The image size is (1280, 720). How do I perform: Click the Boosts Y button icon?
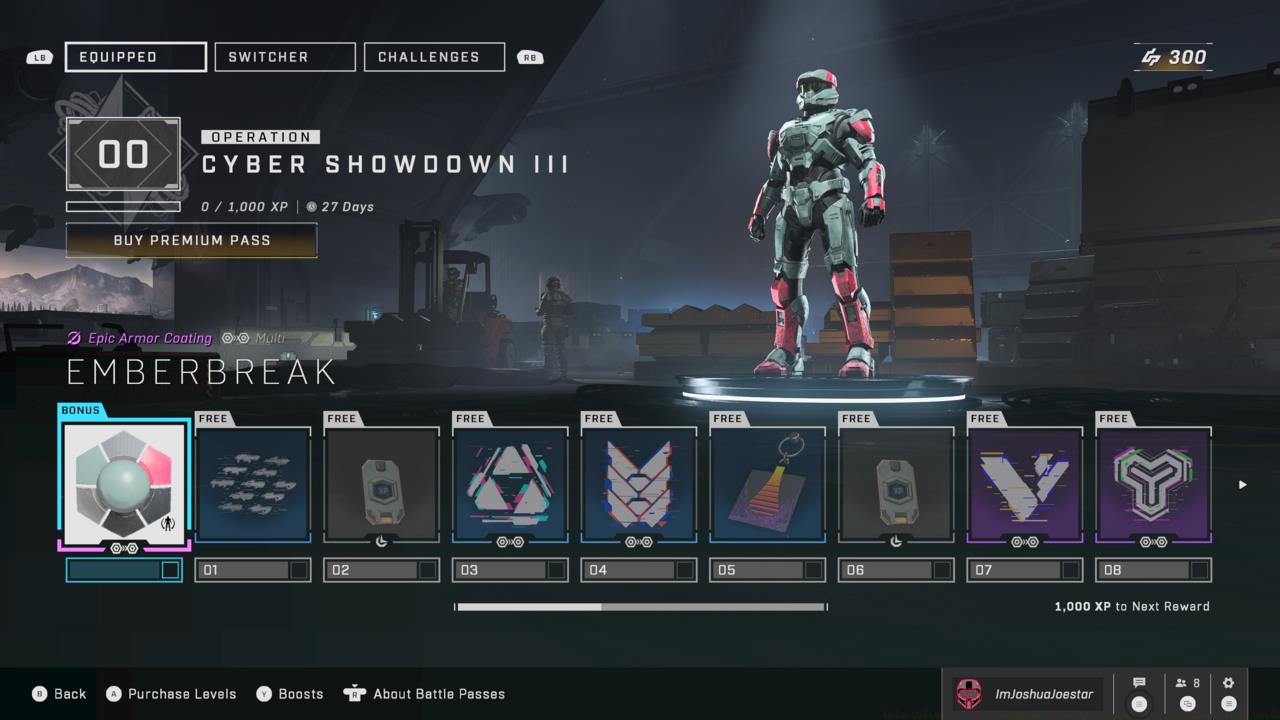coord(262,693)
